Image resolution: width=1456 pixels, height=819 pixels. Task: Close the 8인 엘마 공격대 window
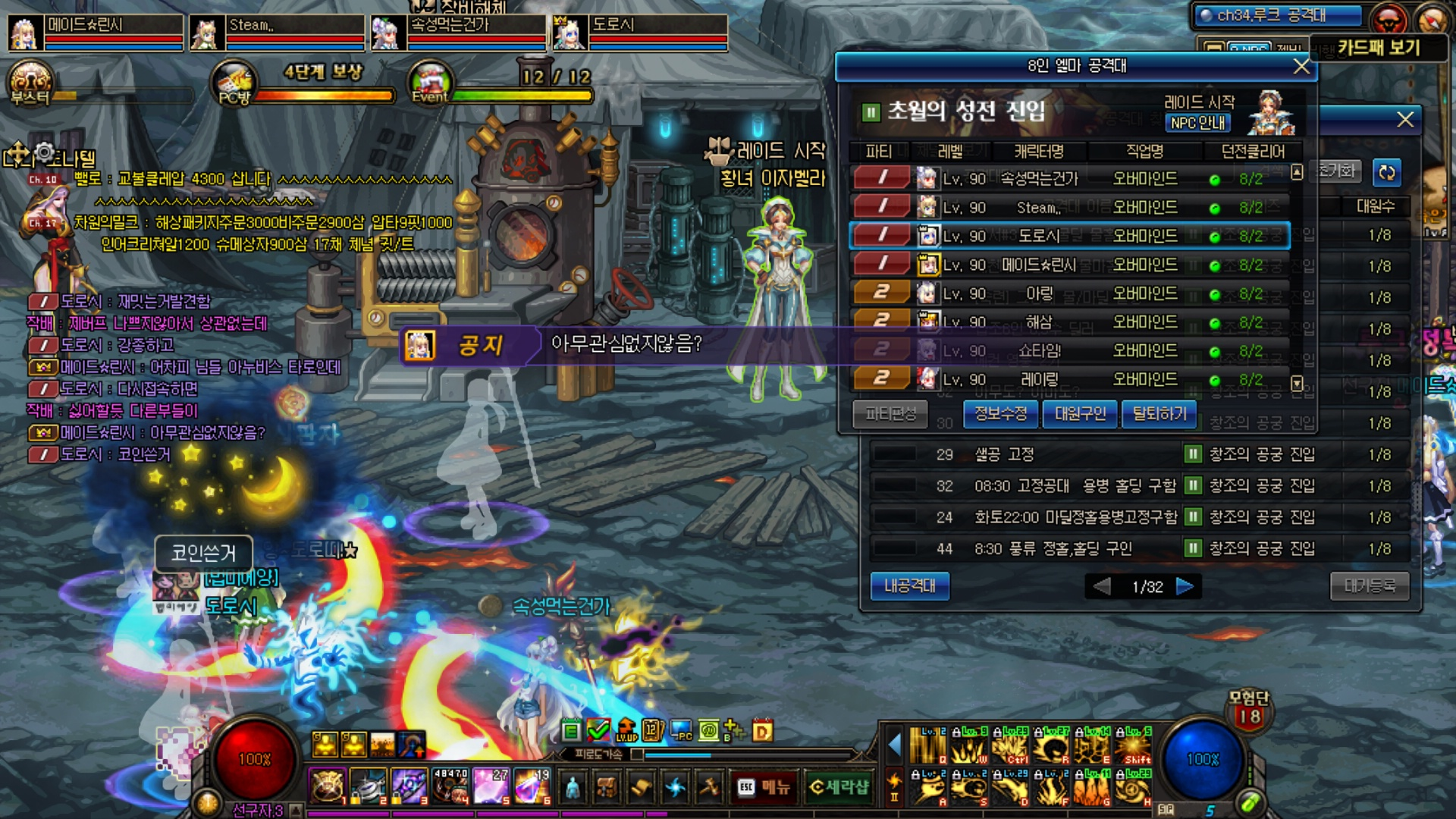[1301, 67]
